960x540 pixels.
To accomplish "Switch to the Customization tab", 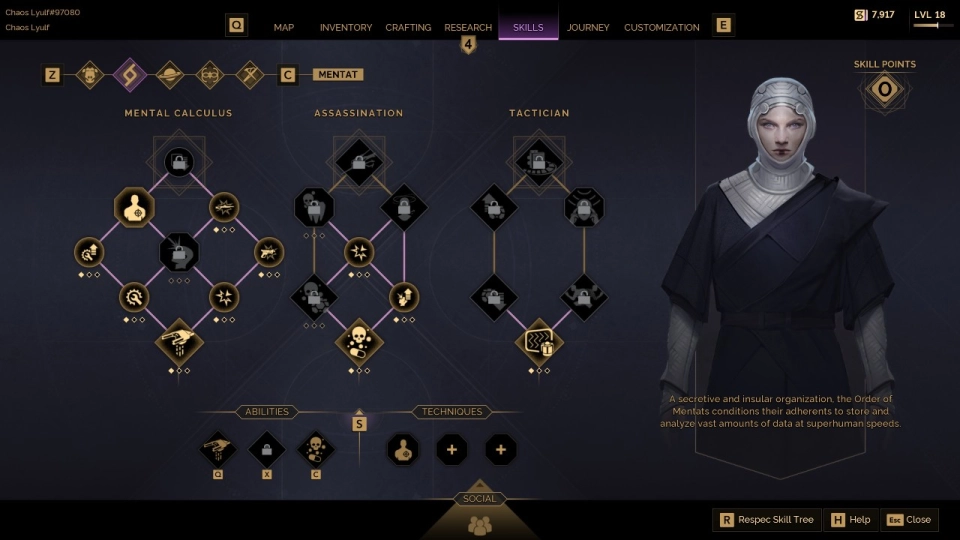I will coord(662,27).
